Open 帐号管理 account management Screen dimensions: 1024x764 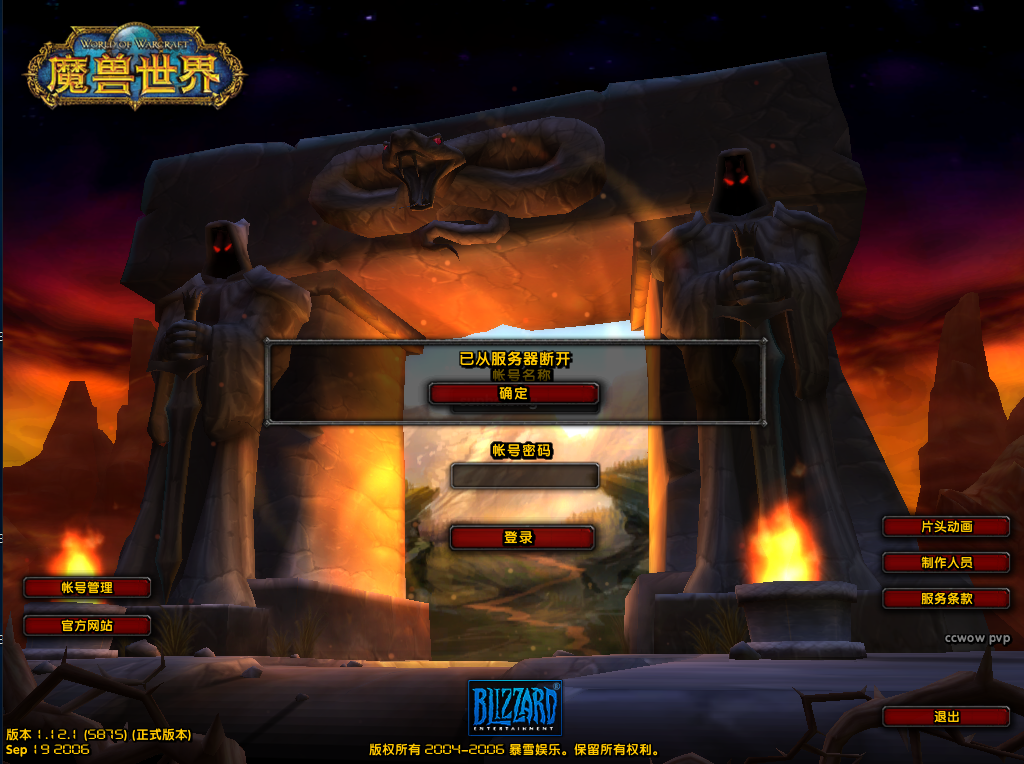tap(87, 588)
